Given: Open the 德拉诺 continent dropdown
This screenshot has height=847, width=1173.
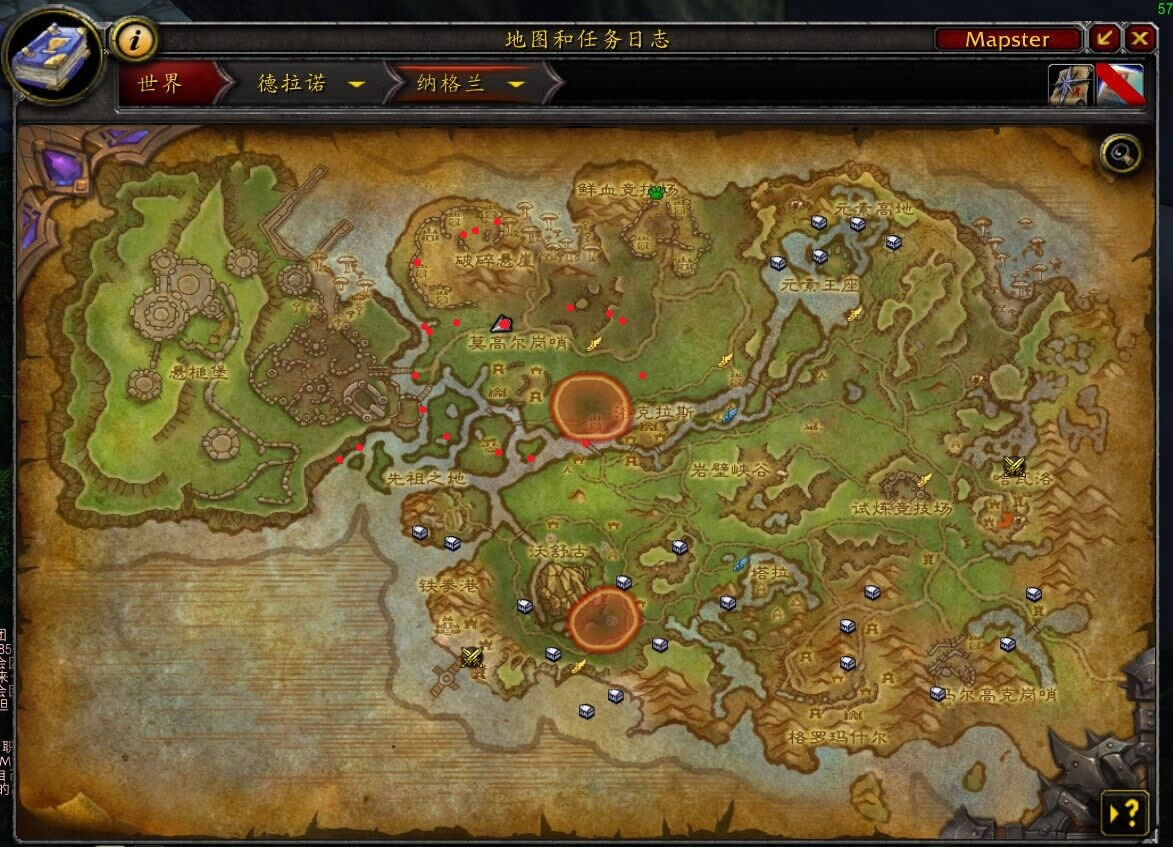Looking at the screenshot, I should [355, 84].
